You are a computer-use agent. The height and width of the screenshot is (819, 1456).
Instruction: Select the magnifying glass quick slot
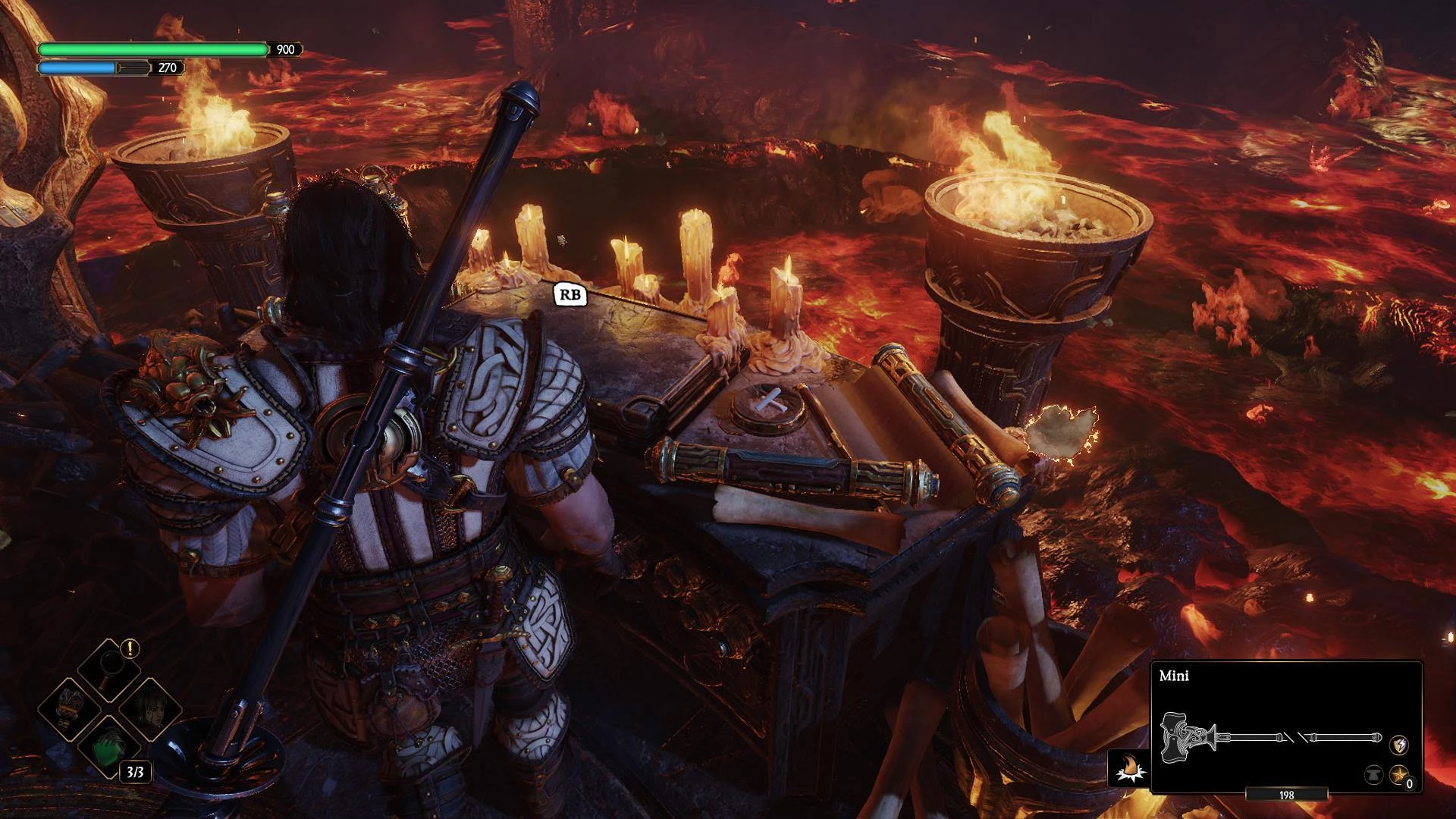(111, 667)
